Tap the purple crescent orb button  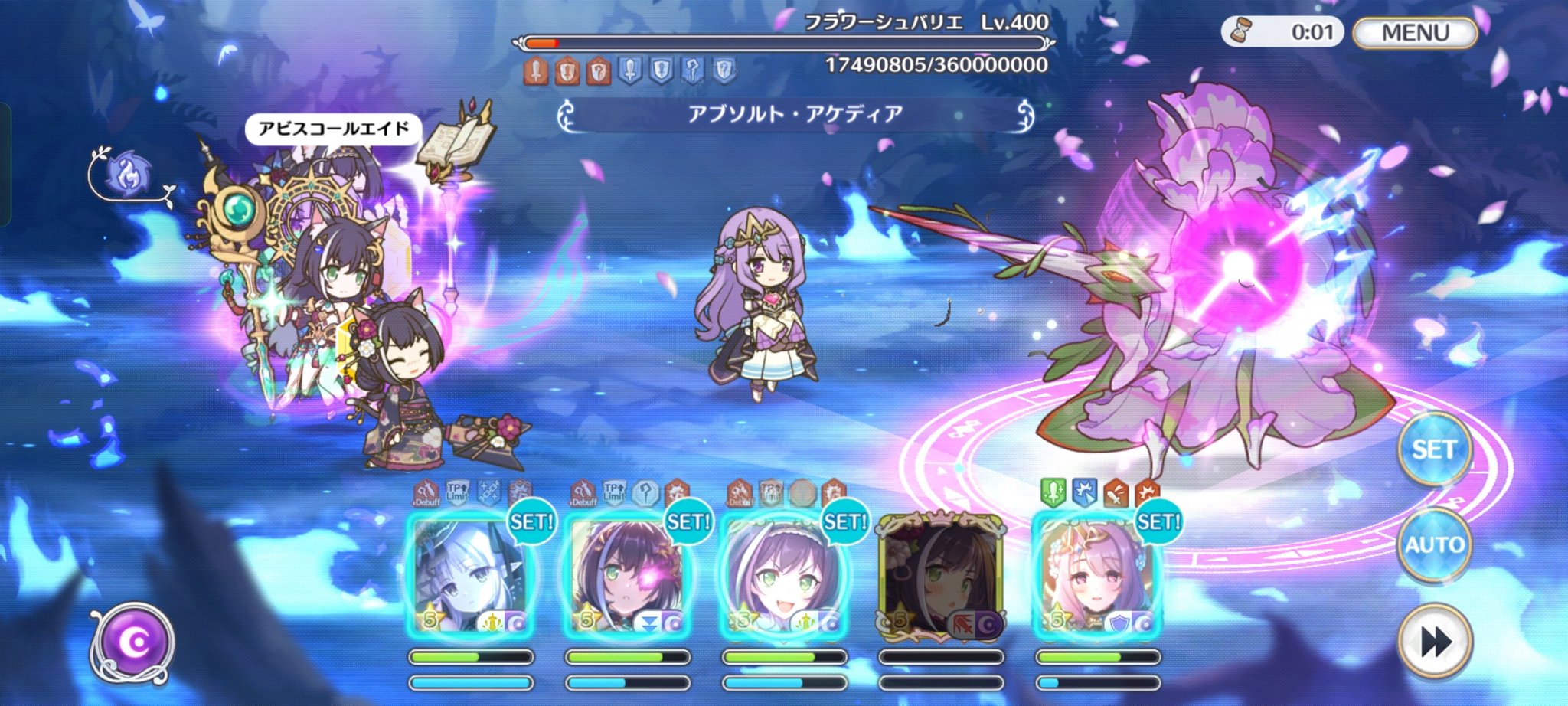[133, 642]
